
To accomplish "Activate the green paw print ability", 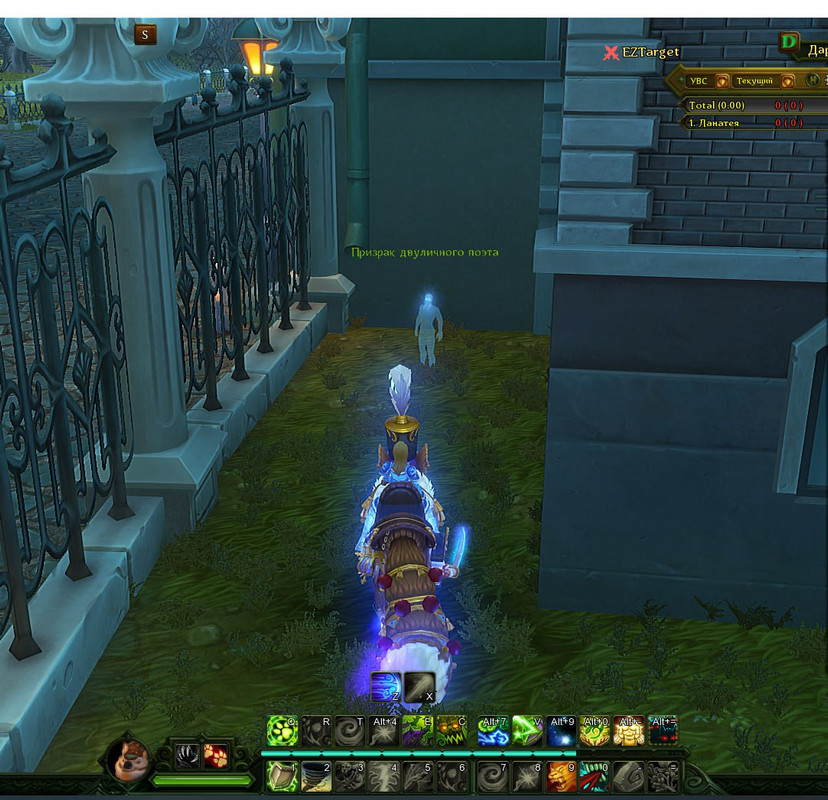I will coord(282,731).
